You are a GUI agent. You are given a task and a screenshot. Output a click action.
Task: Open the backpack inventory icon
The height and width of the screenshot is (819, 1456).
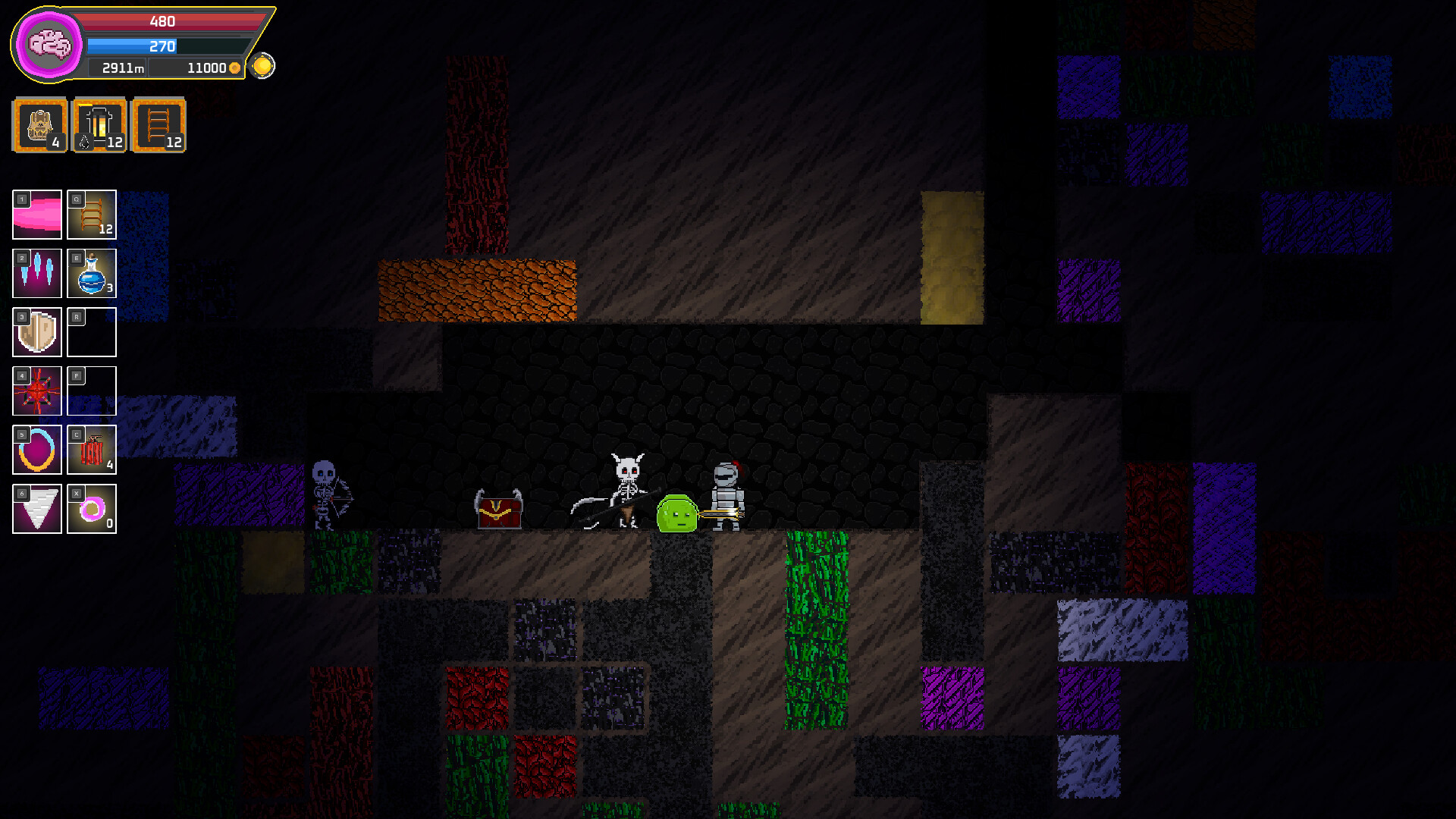(x=40, y=125)
